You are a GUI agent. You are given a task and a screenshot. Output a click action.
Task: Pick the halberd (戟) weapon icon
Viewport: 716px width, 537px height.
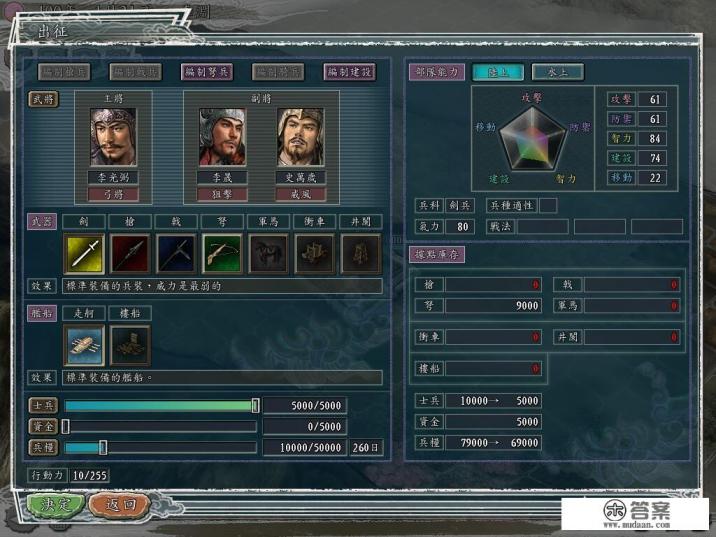[176, 254]
